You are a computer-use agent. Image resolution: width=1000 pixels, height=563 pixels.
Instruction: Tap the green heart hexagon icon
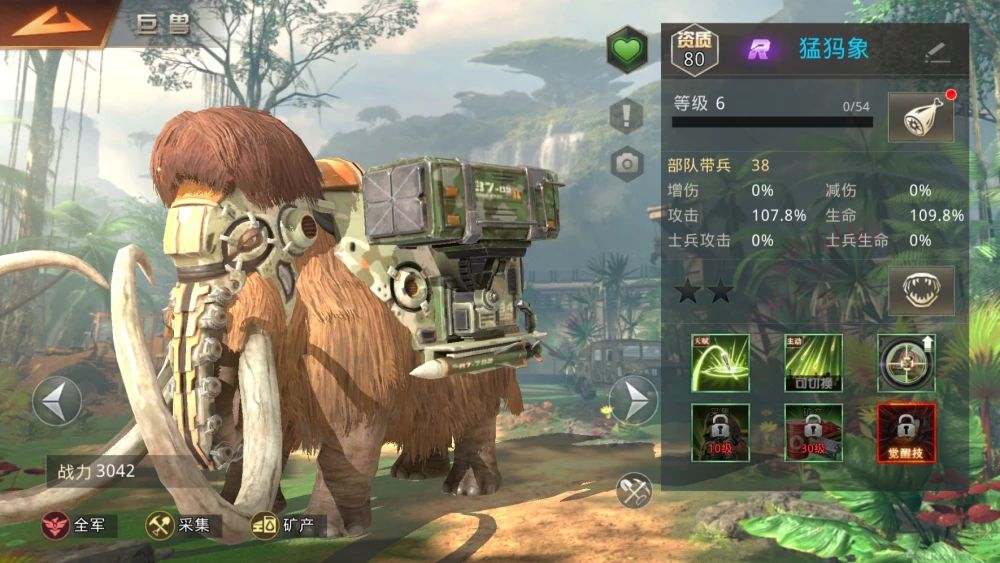pyautogui.click(x=627, y=50)
